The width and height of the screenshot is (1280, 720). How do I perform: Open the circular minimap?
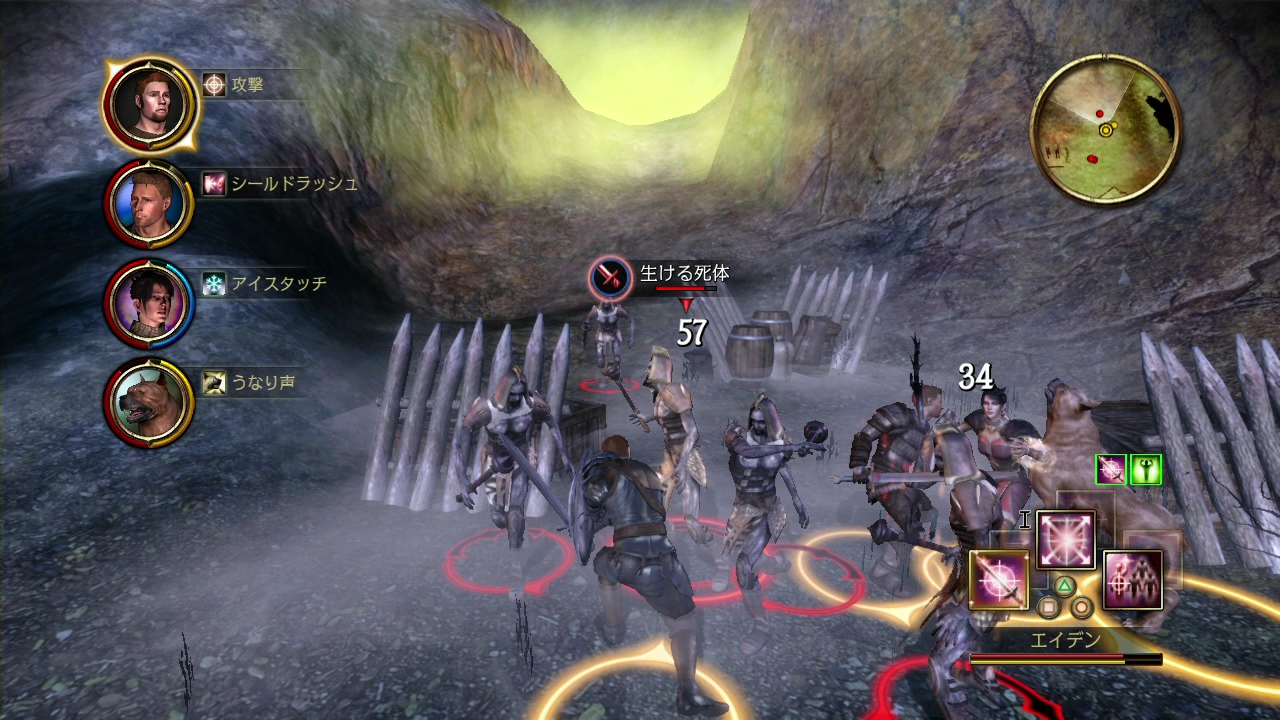point(1105,129)
